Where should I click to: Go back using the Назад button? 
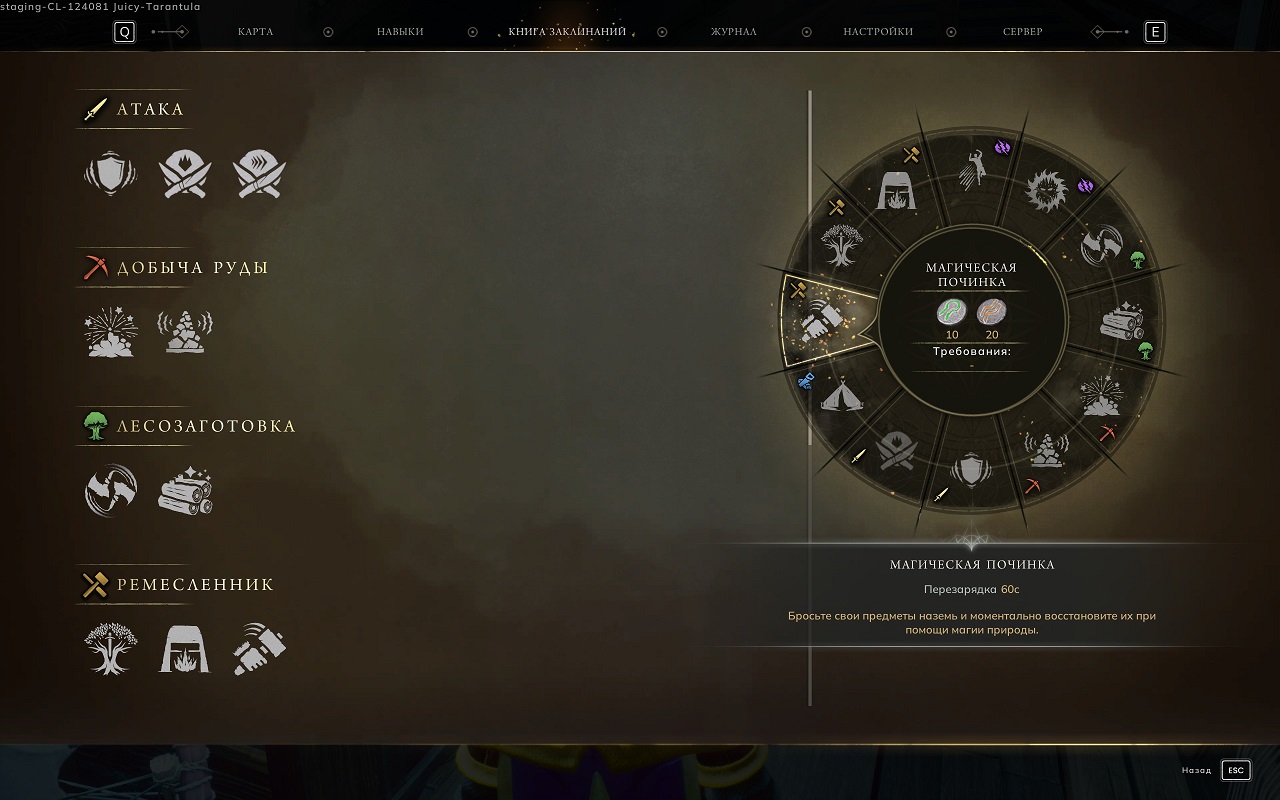1236,770
